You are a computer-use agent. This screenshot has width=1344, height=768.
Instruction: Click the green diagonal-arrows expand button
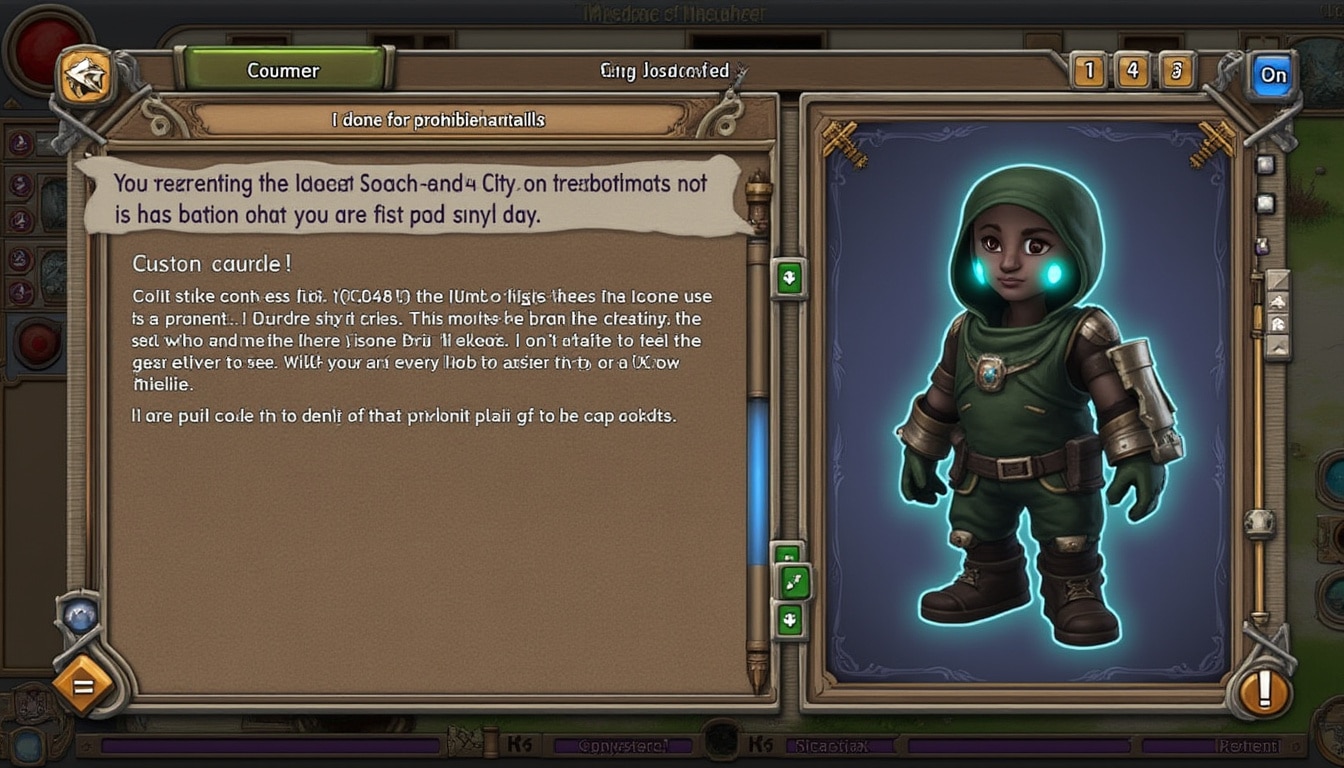(794, 582)
